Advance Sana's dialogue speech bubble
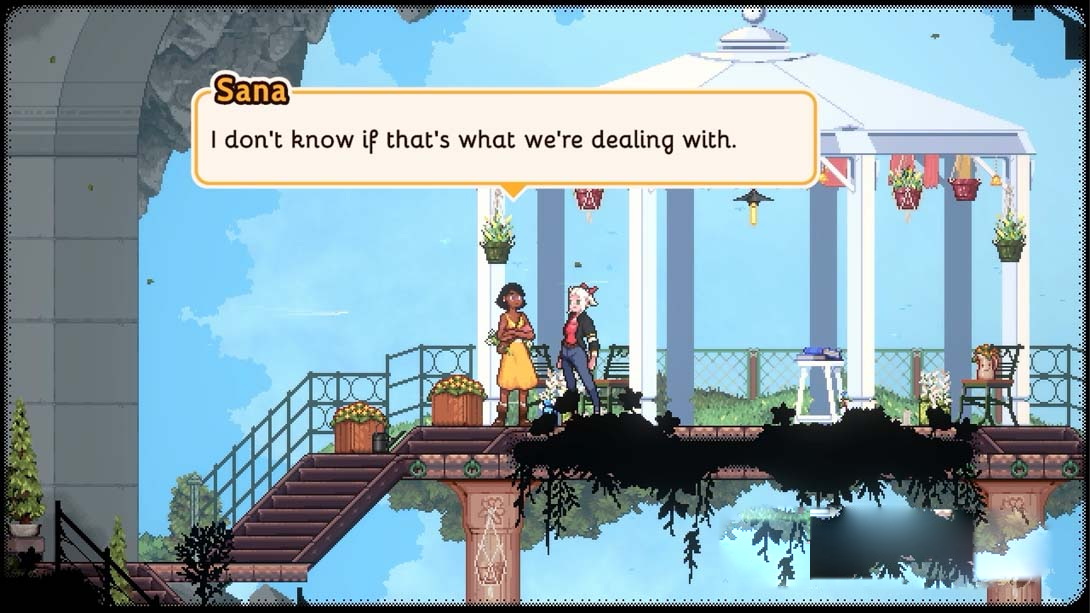1090x613 pixels. tap(505, 139)
